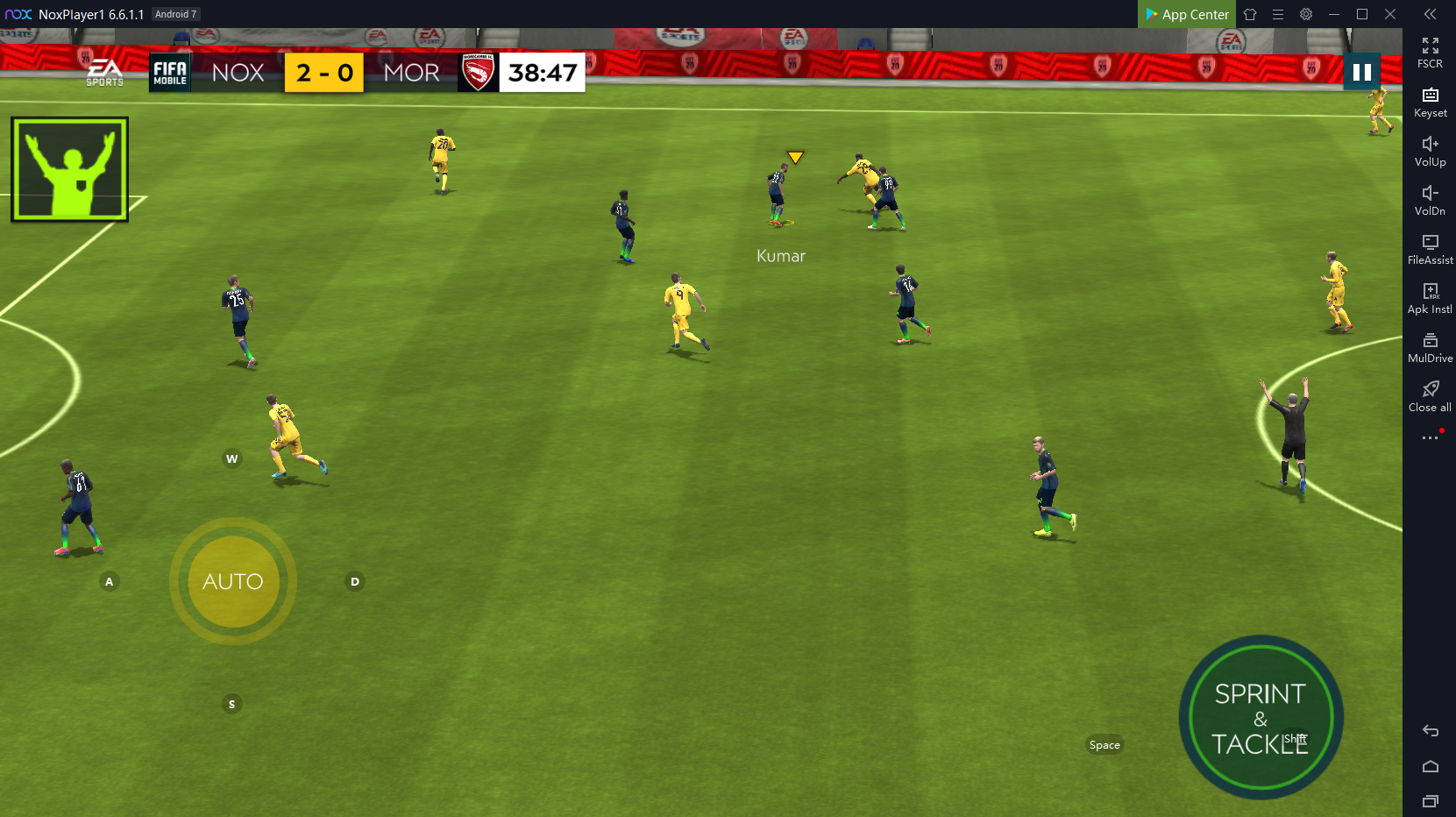Open the FileAssist tool

[1430, 248]
